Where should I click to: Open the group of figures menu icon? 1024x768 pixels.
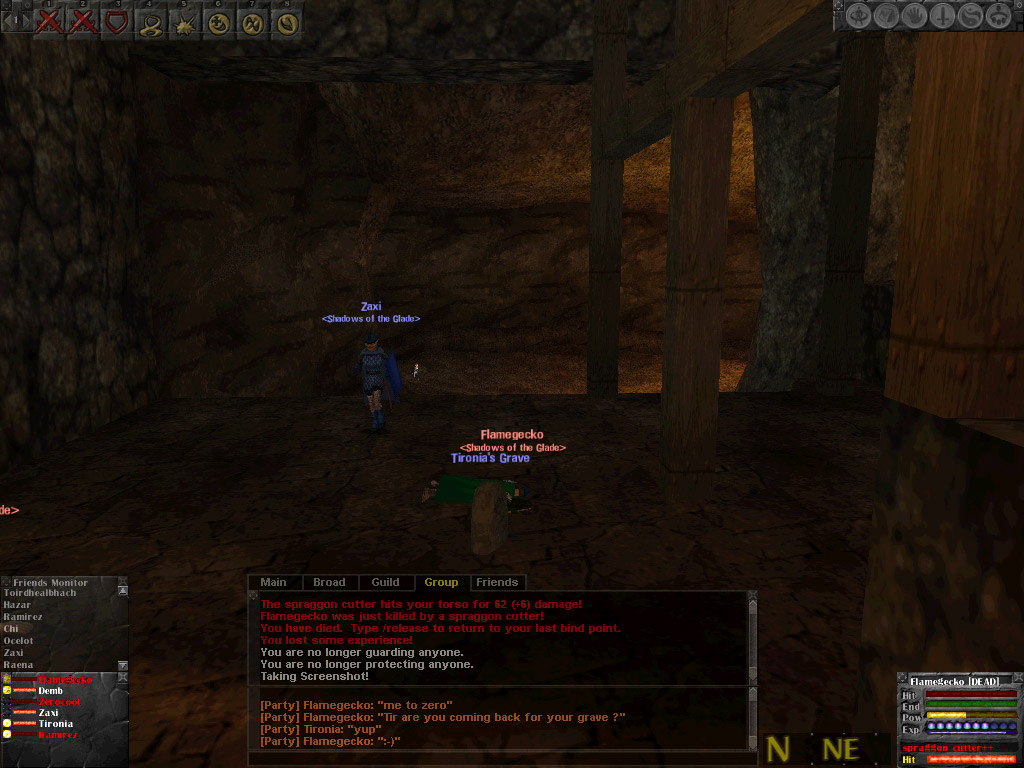point(997,16)
